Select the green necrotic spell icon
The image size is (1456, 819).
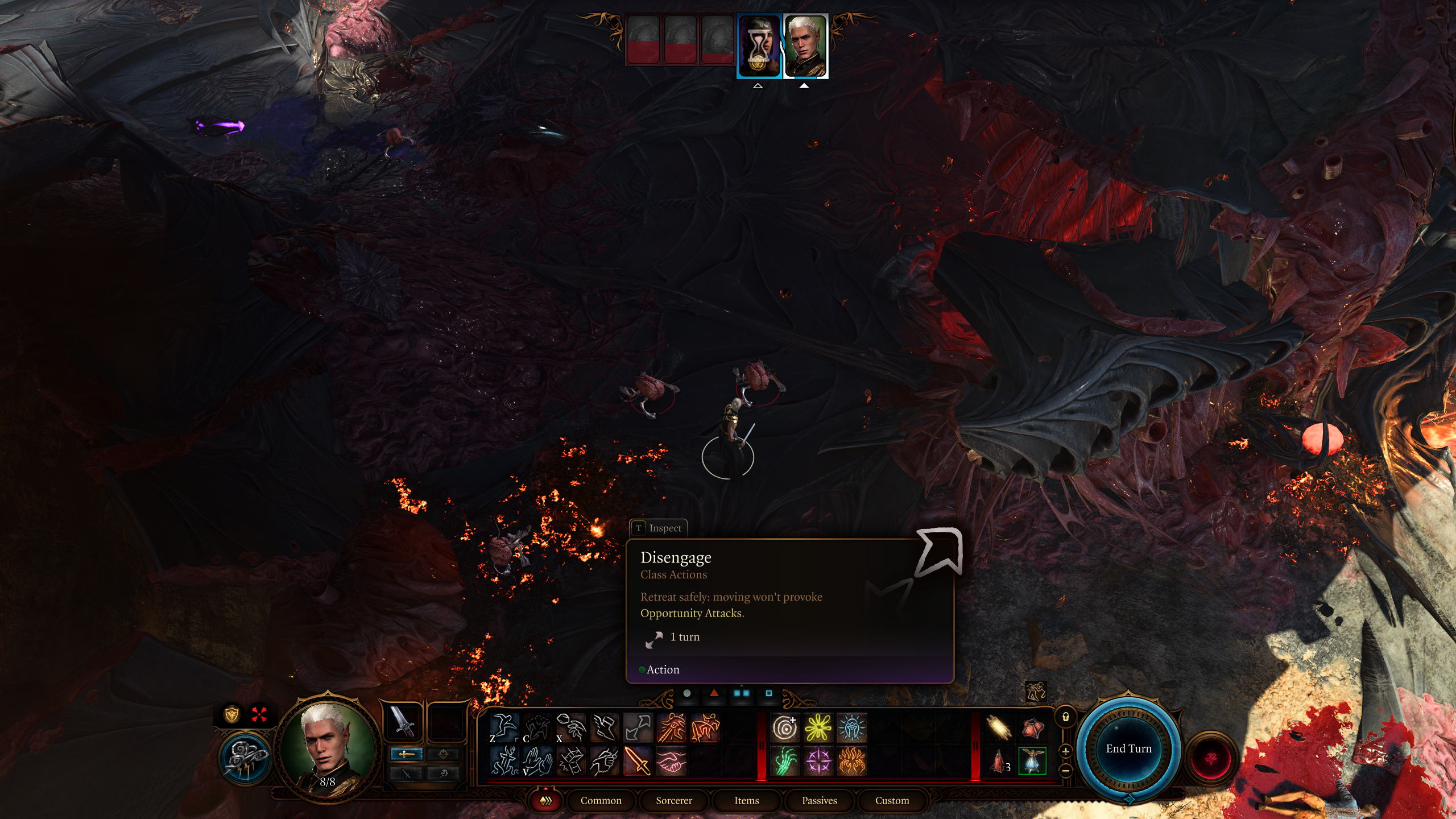coord(787,760)
